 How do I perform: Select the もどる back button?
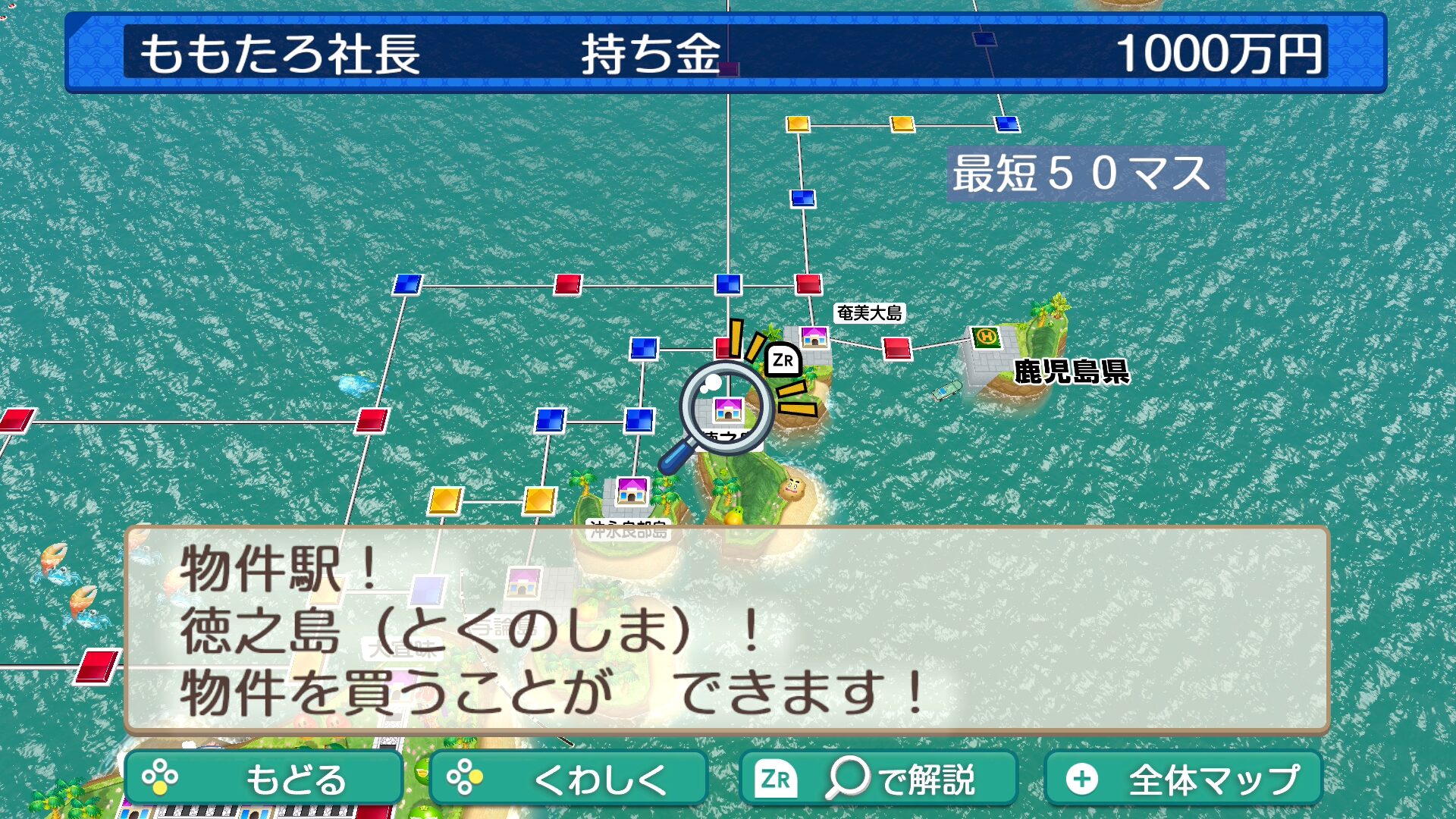(263, 779)
